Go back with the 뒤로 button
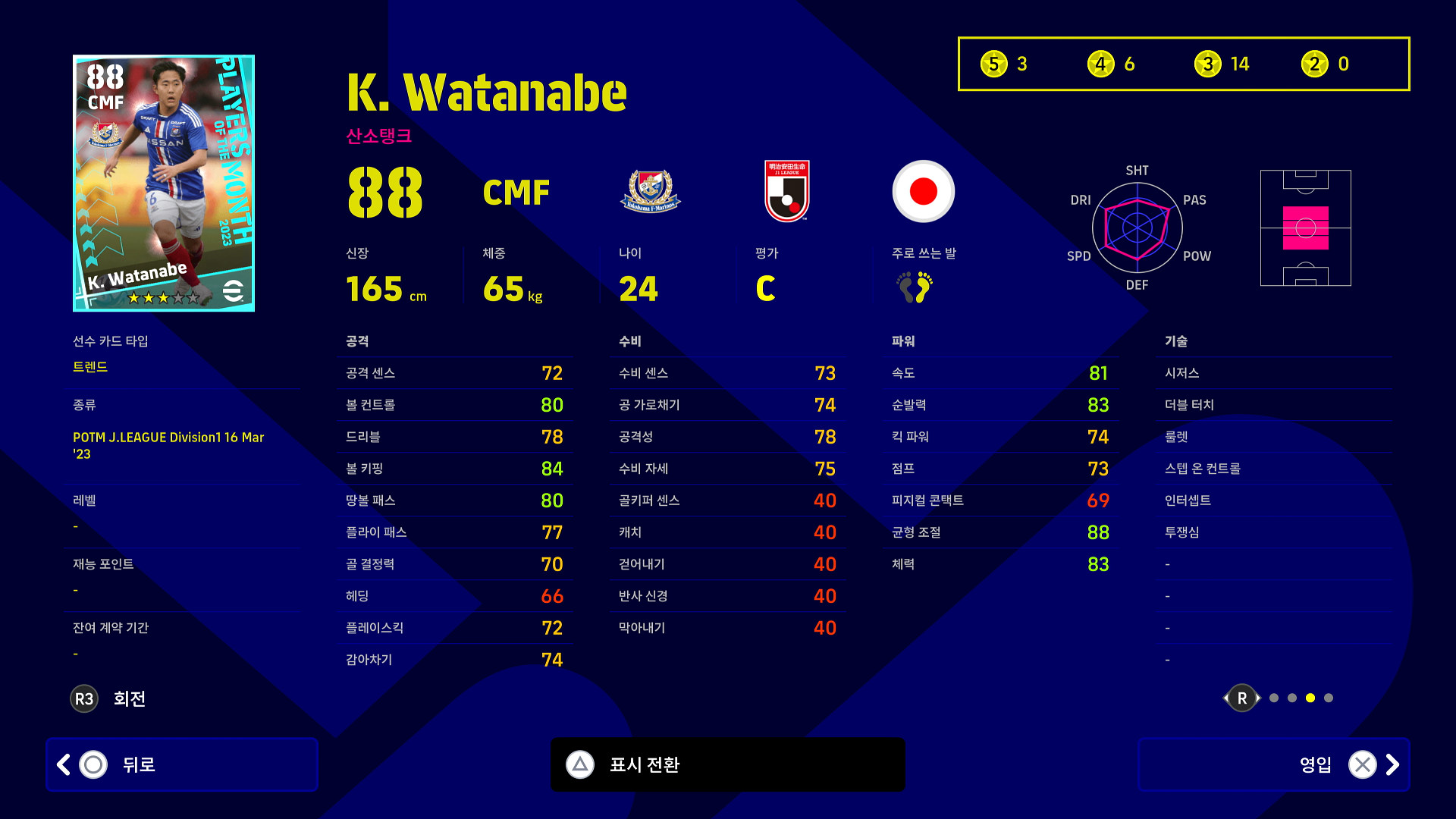The width and height of the screenshot is (1456, 819). 182,764
